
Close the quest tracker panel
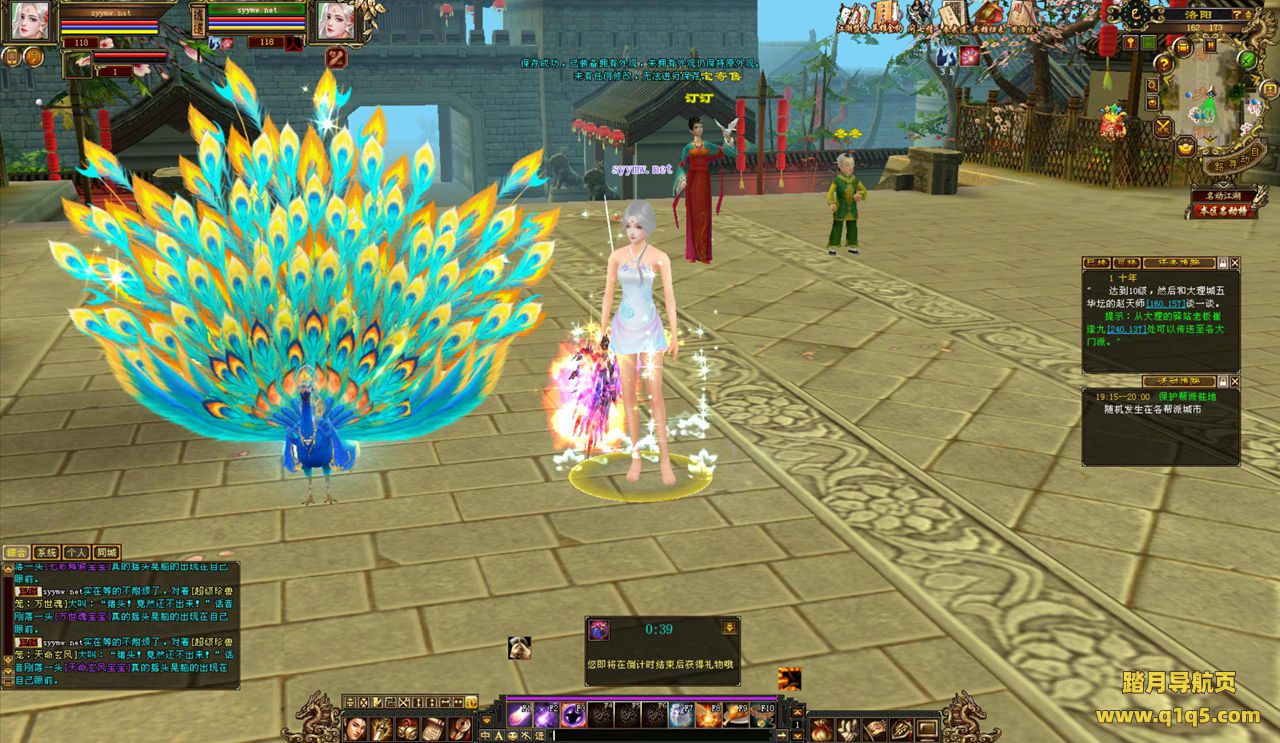click(1234, 263)
